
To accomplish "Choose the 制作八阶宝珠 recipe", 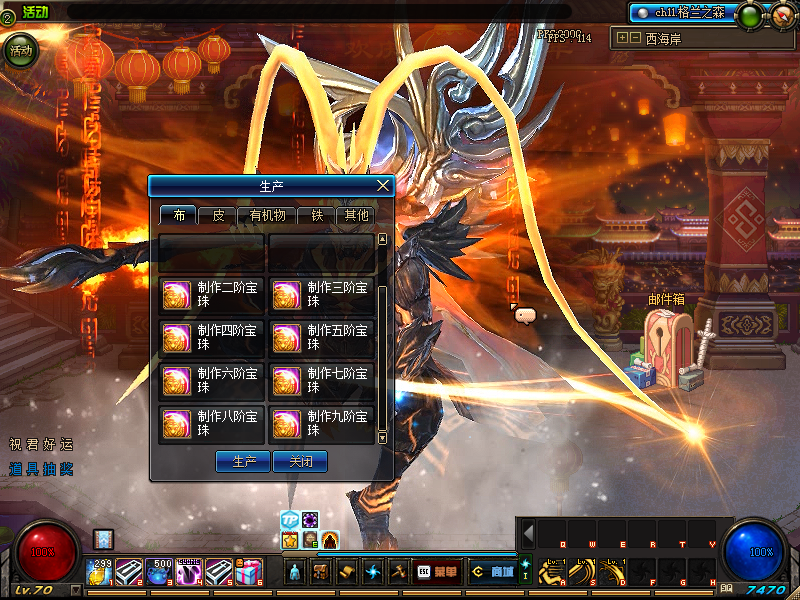I will pyautogui.click(x=212, y=424).
